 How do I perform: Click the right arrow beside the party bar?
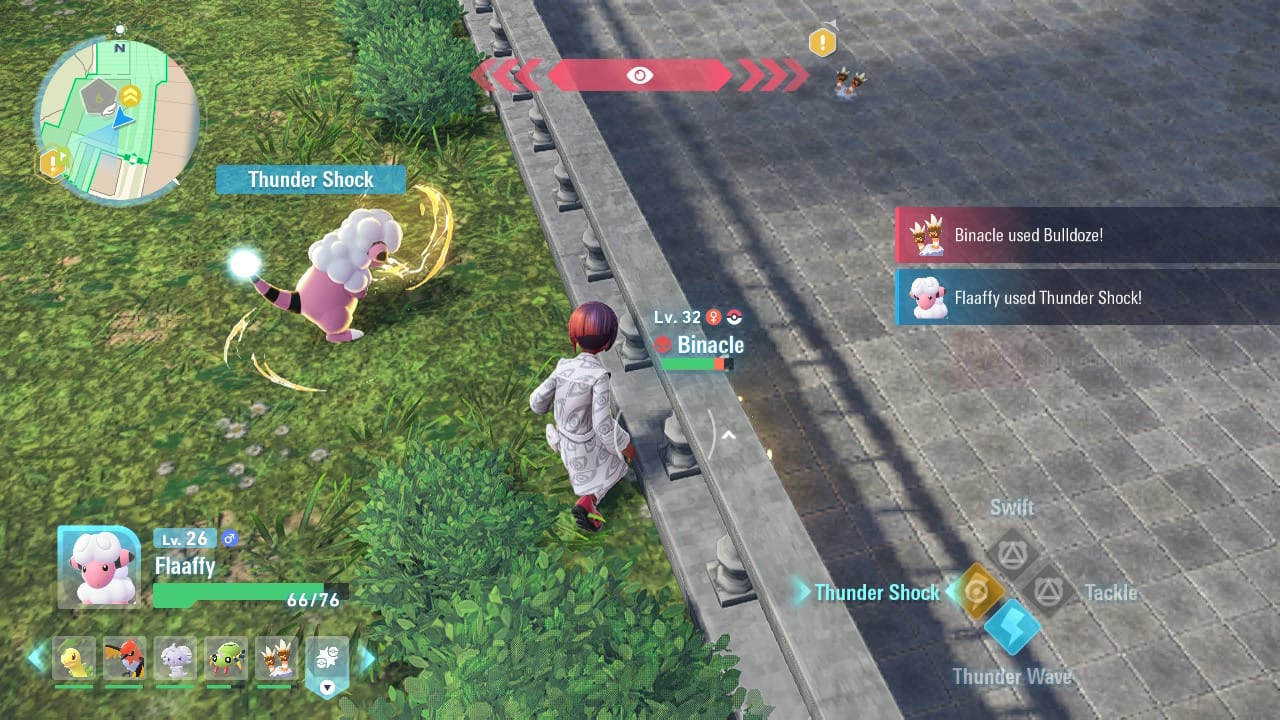368,660
